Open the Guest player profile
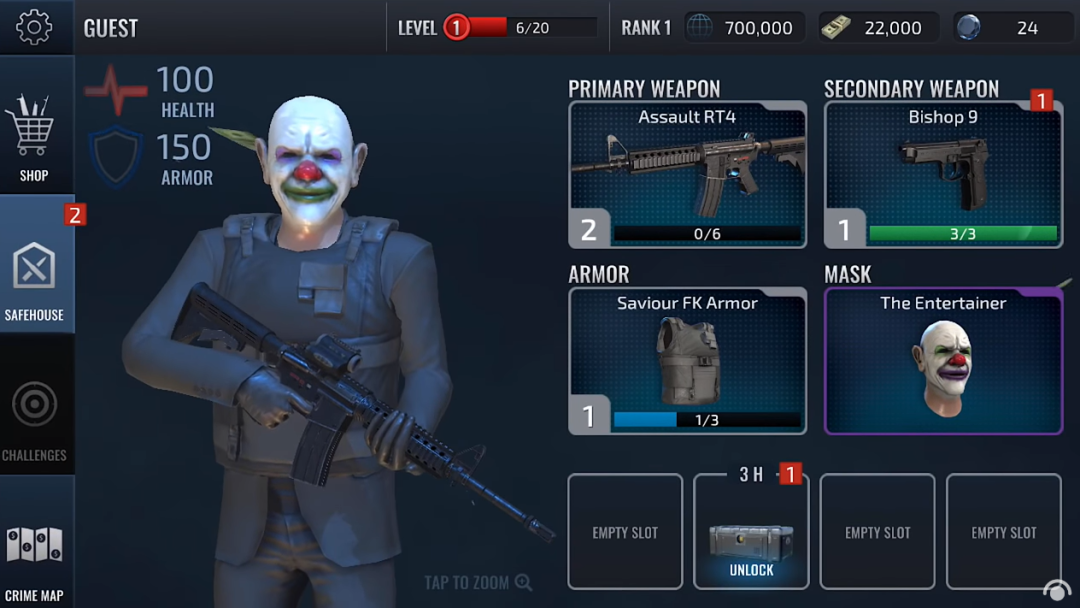1080x608 pixels. pyautogui.click(x=111, y=27)
